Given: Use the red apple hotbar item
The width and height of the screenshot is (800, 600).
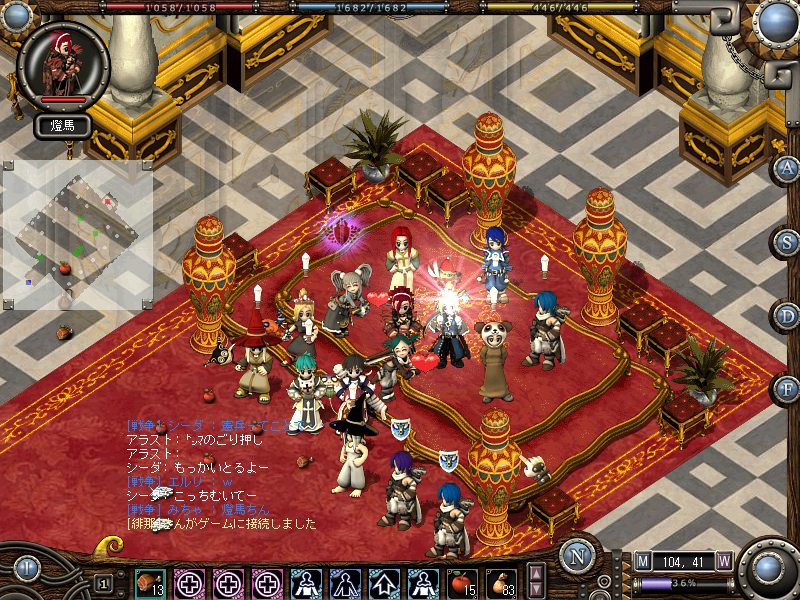Looking at the screenshot, I should [461, 582].
